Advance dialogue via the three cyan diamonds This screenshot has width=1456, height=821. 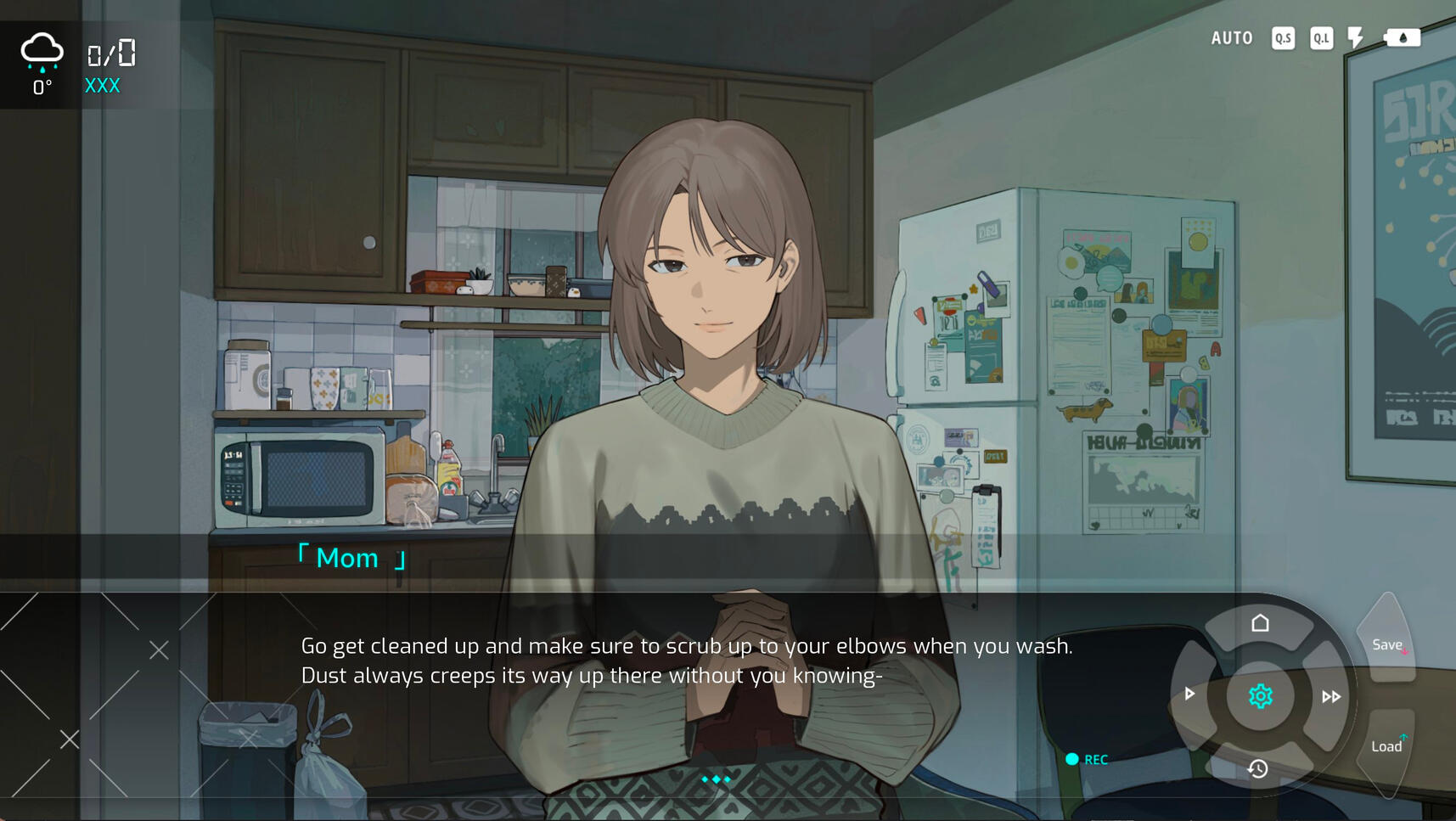pos(716,779)
